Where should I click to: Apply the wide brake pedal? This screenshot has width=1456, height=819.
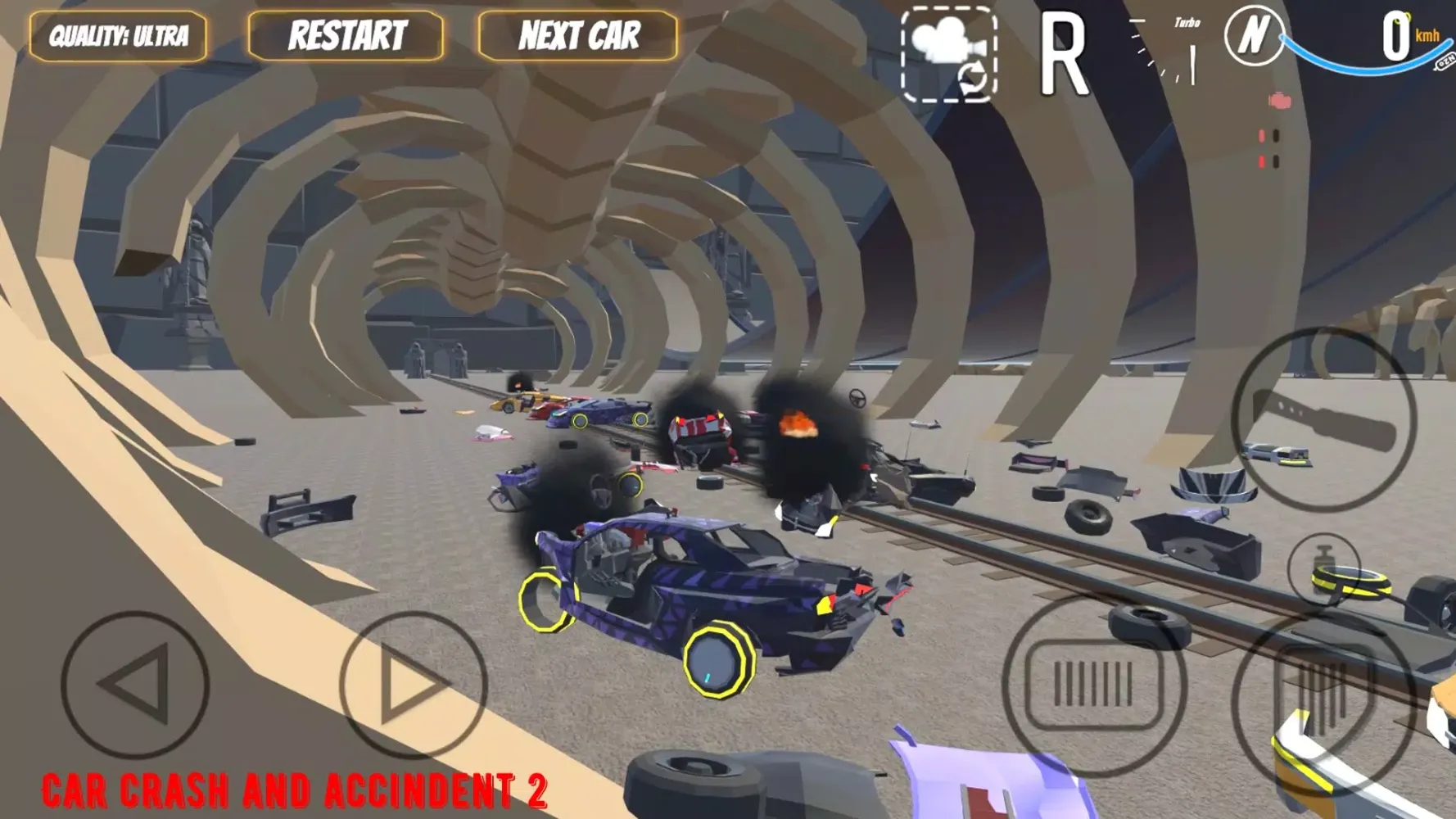click(1094, 686)
